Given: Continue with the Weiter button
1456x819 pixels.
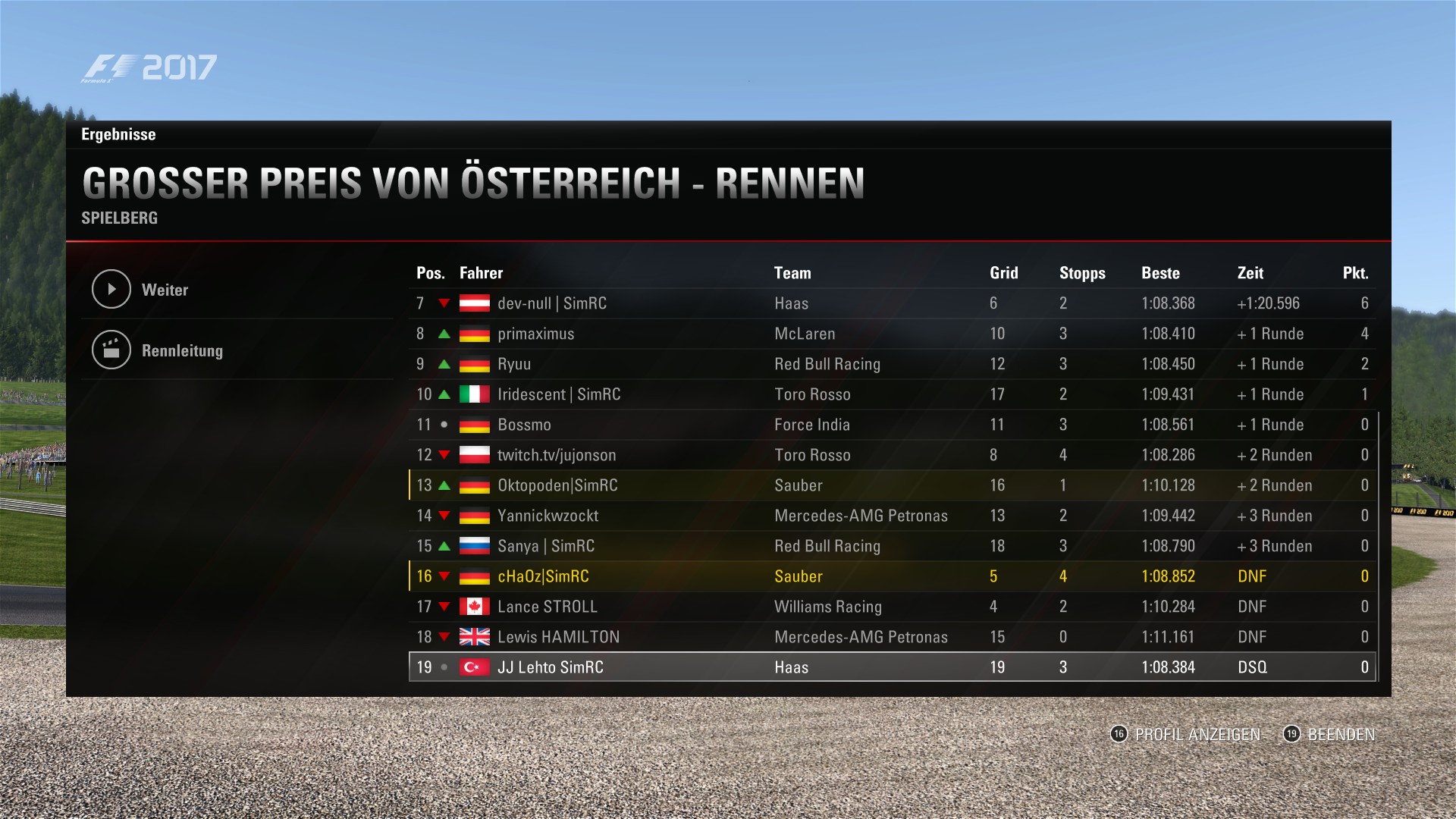Looking at the screenshot, I should pyautogui.click(x=165, y=290).
